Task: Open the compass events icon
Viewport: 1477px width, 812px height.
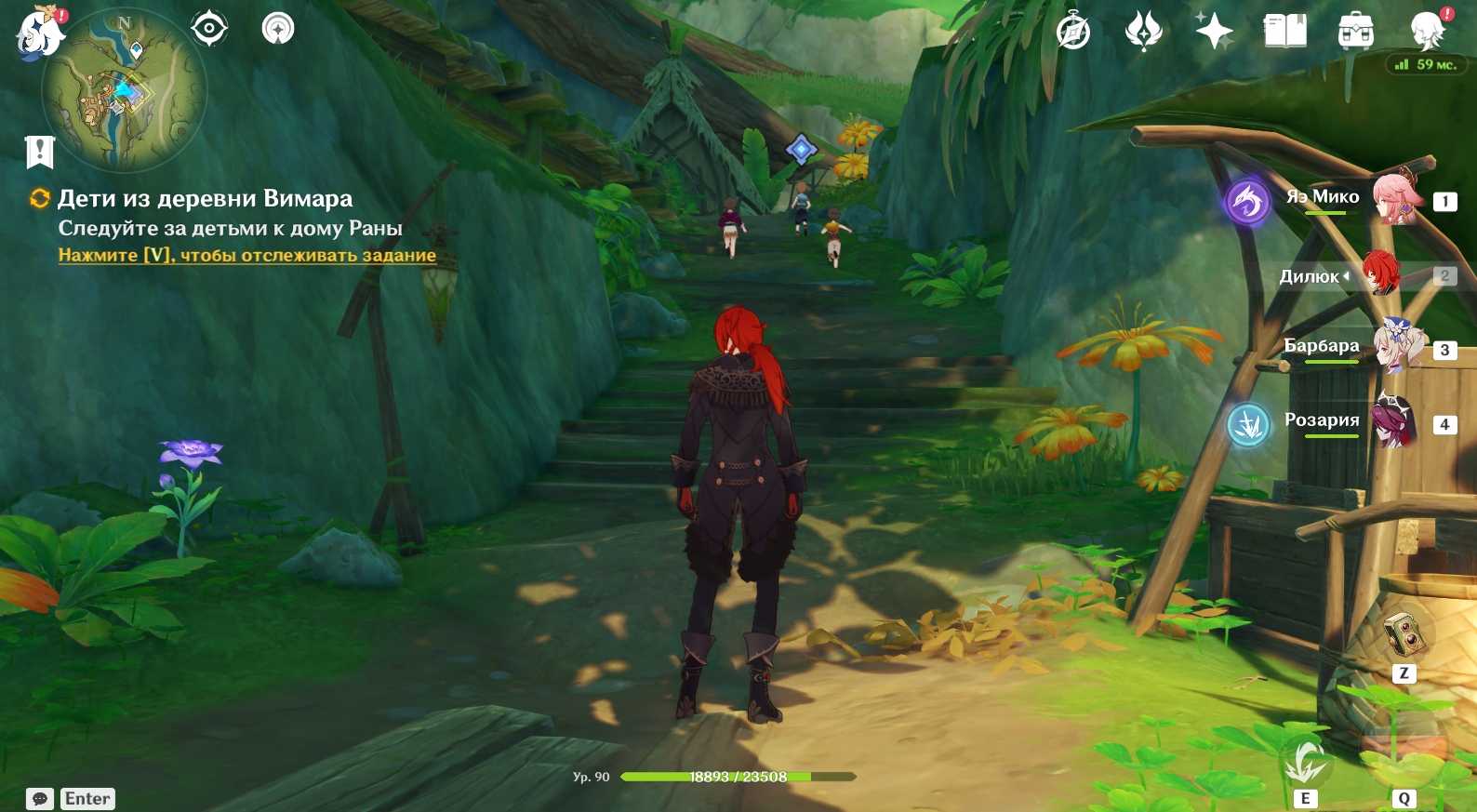Action: coord(1073,32)
